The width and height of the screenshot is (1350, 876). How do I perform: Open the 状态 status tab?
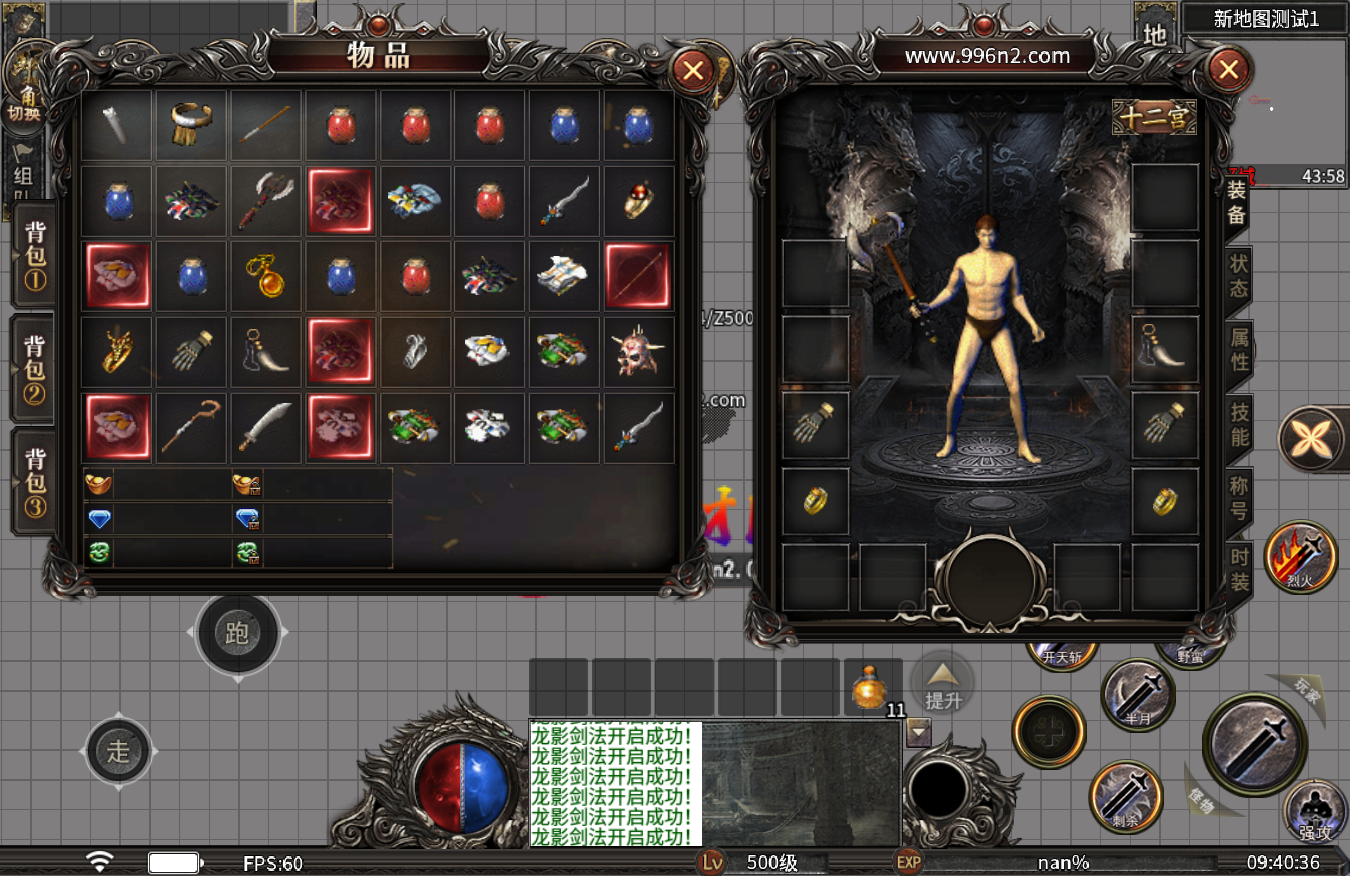(1238, 275)
